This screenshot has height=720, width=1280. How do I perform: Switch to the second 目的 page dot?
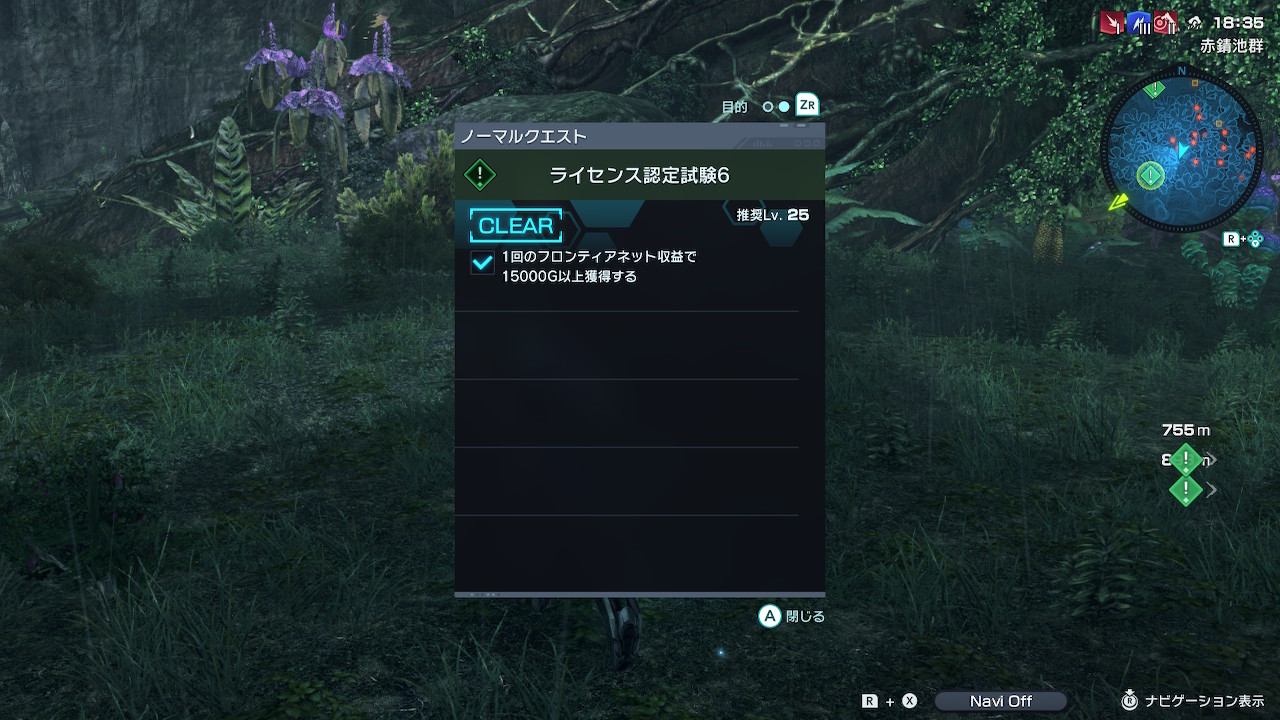[x=784, y=107]
